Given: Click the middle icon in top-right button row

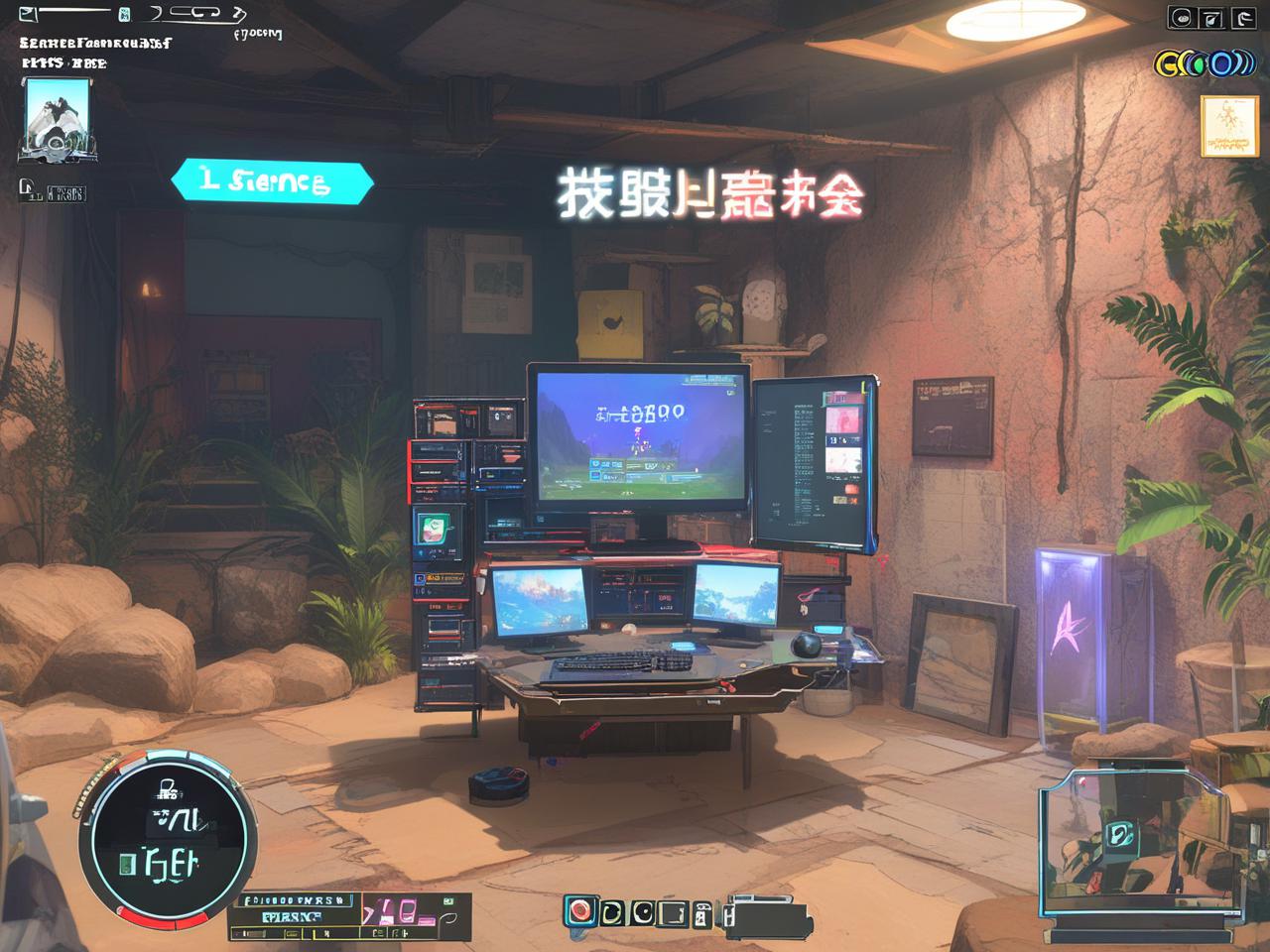Looking at the screenshot, I should click(1212, 17).
